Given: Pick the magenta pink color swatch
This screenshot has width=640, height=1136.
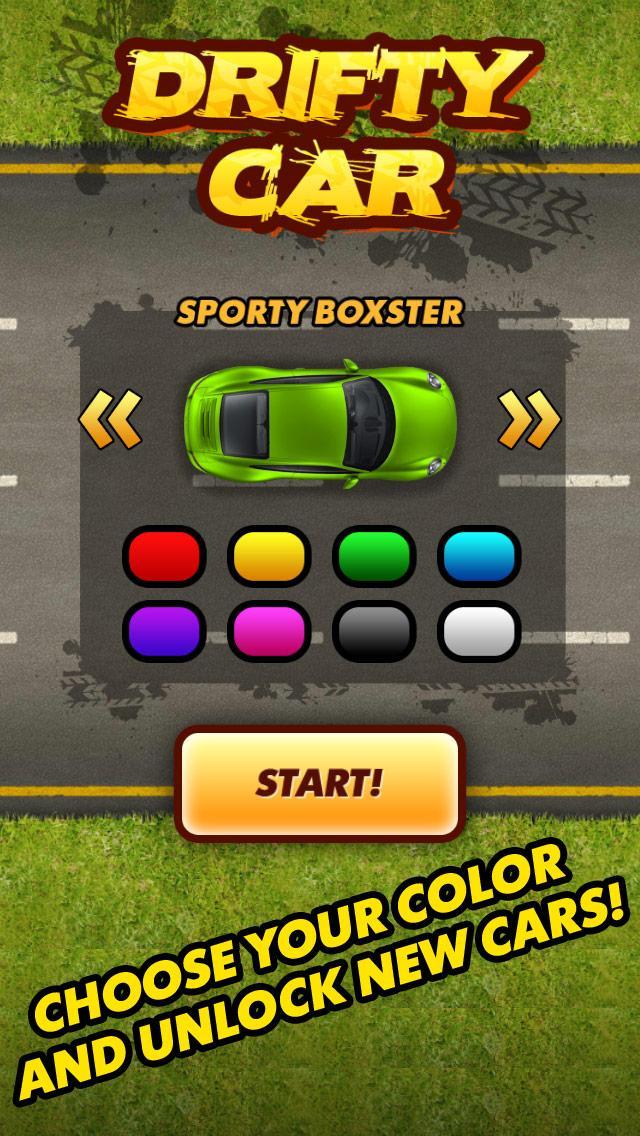Looking at the screenshot, I should pos(269,631).
